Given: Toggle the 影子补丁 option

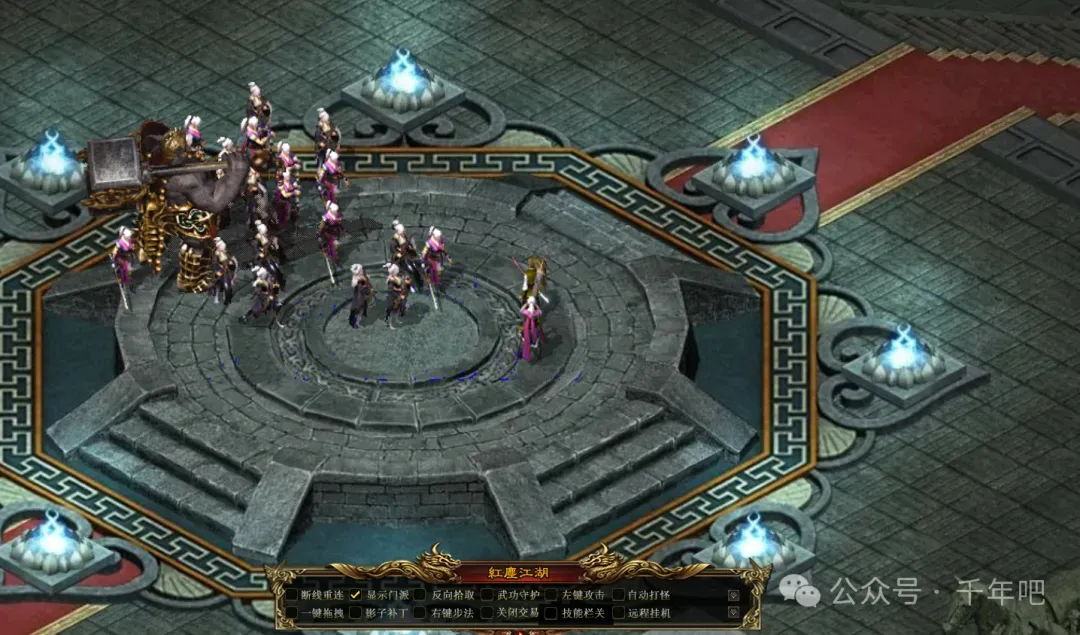Looking at the screenshot, I should (x=355, y=613).
